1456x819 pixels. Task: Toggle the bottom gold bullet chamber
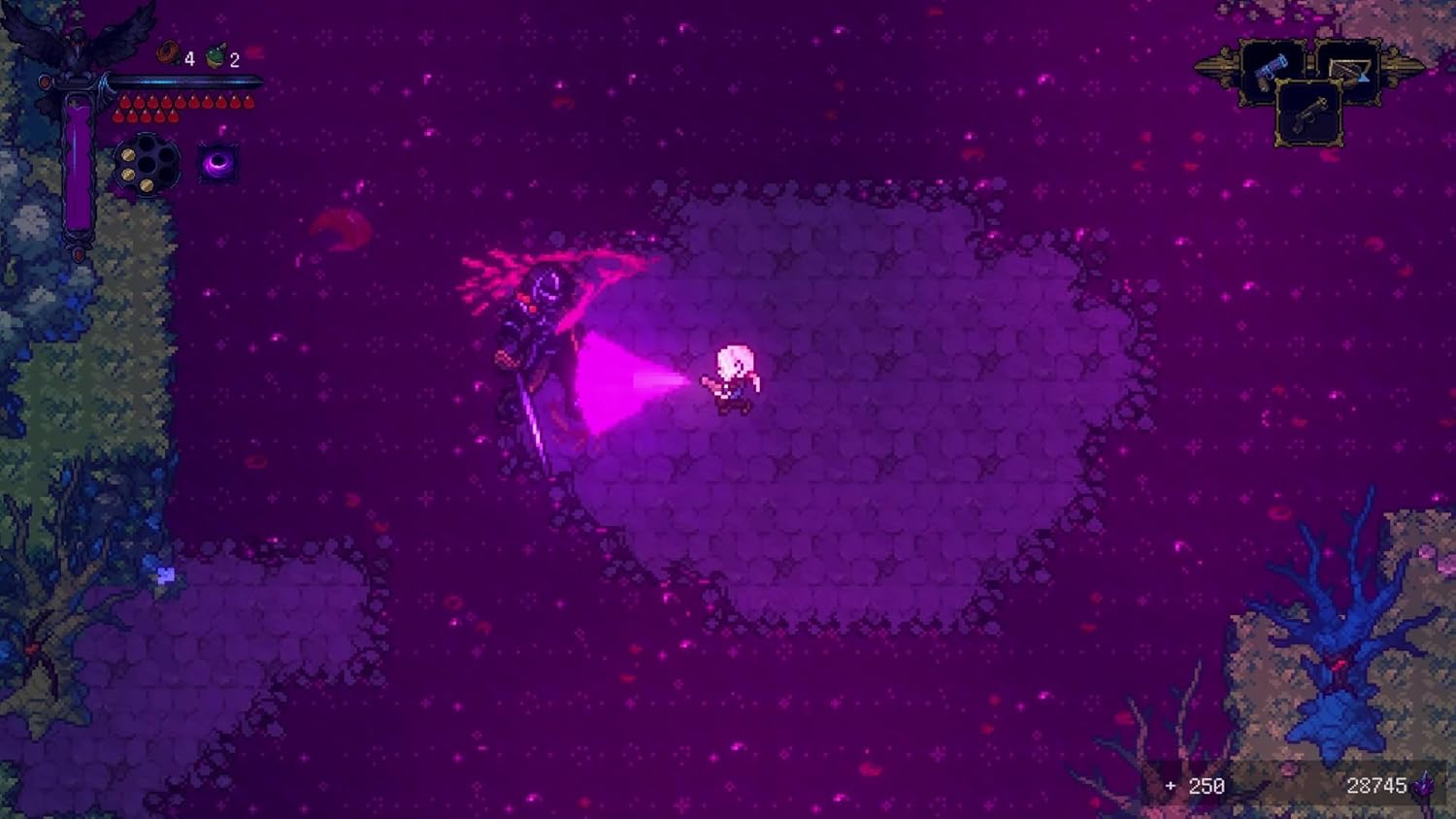click(147, 185)
